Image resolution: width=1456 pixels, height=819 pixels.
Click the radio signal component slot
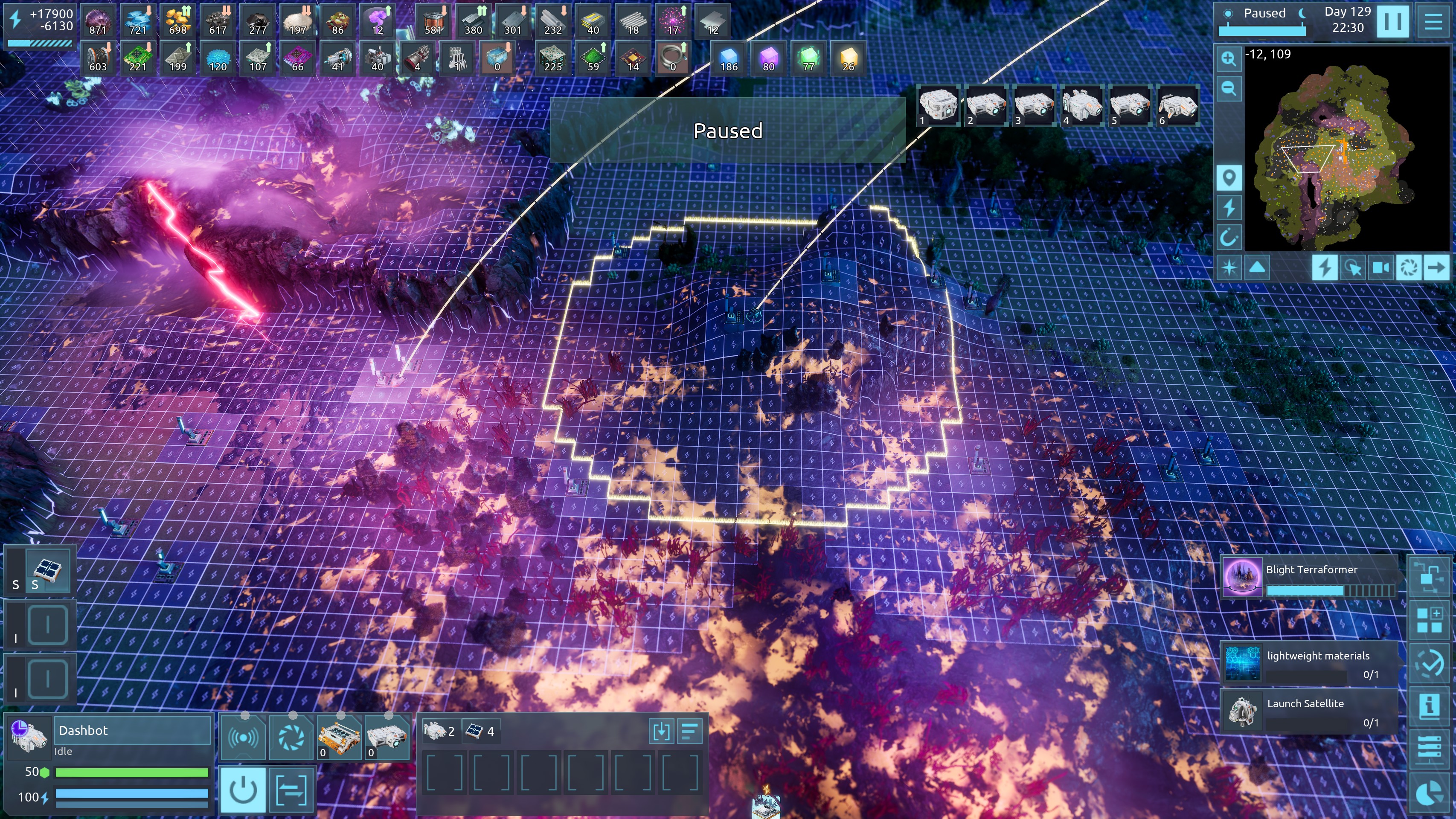point(243,737)
